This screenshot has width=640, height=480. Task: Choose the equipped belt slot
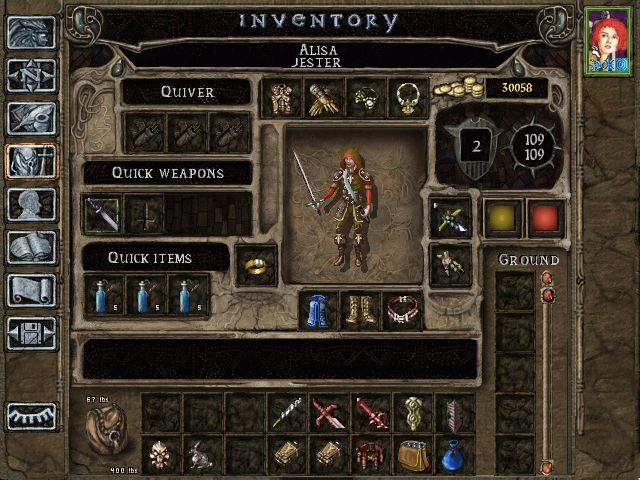[x=404, y=310]
